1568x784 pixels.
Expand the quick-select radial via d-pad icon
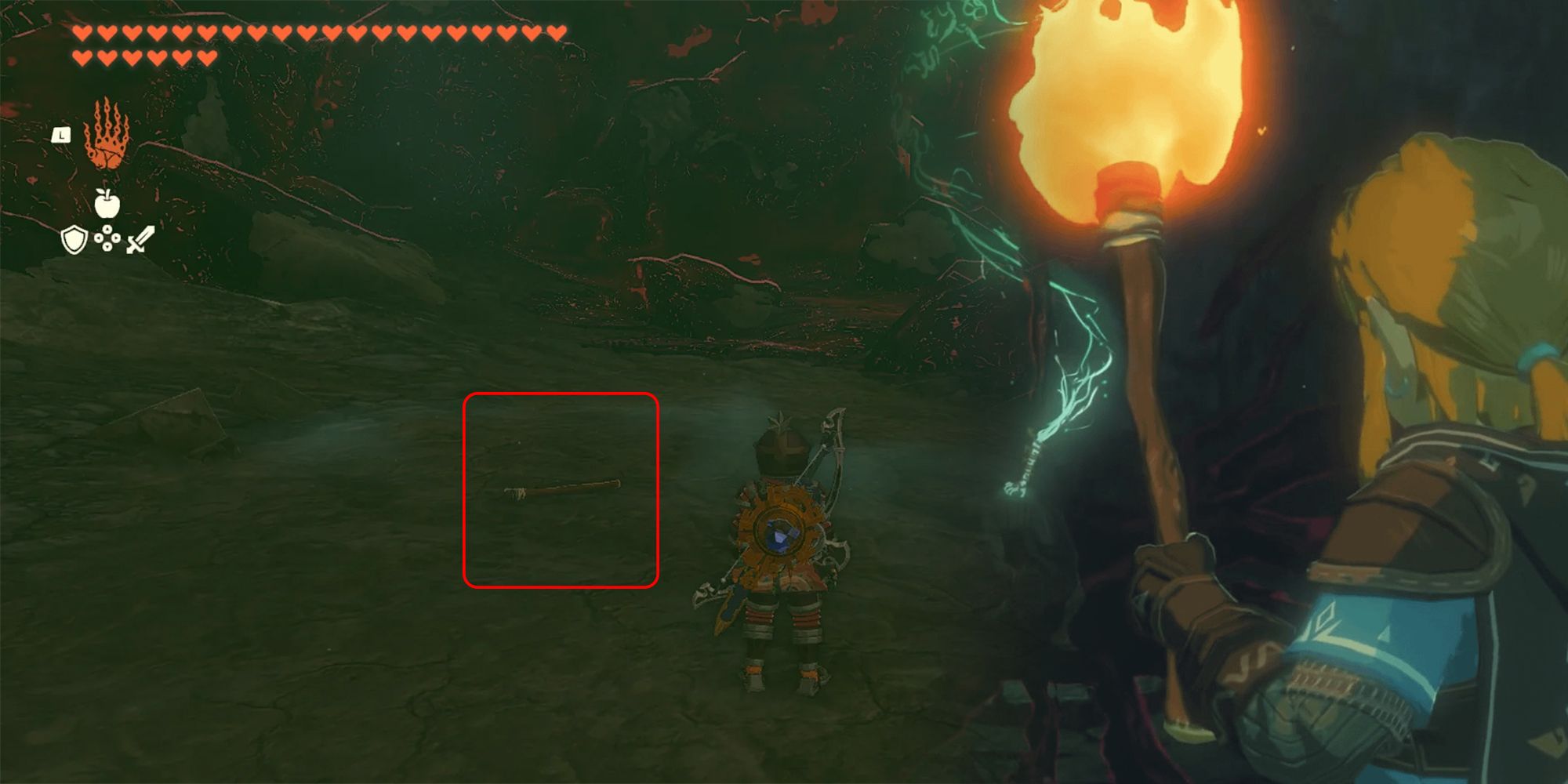tap(107, 241)
